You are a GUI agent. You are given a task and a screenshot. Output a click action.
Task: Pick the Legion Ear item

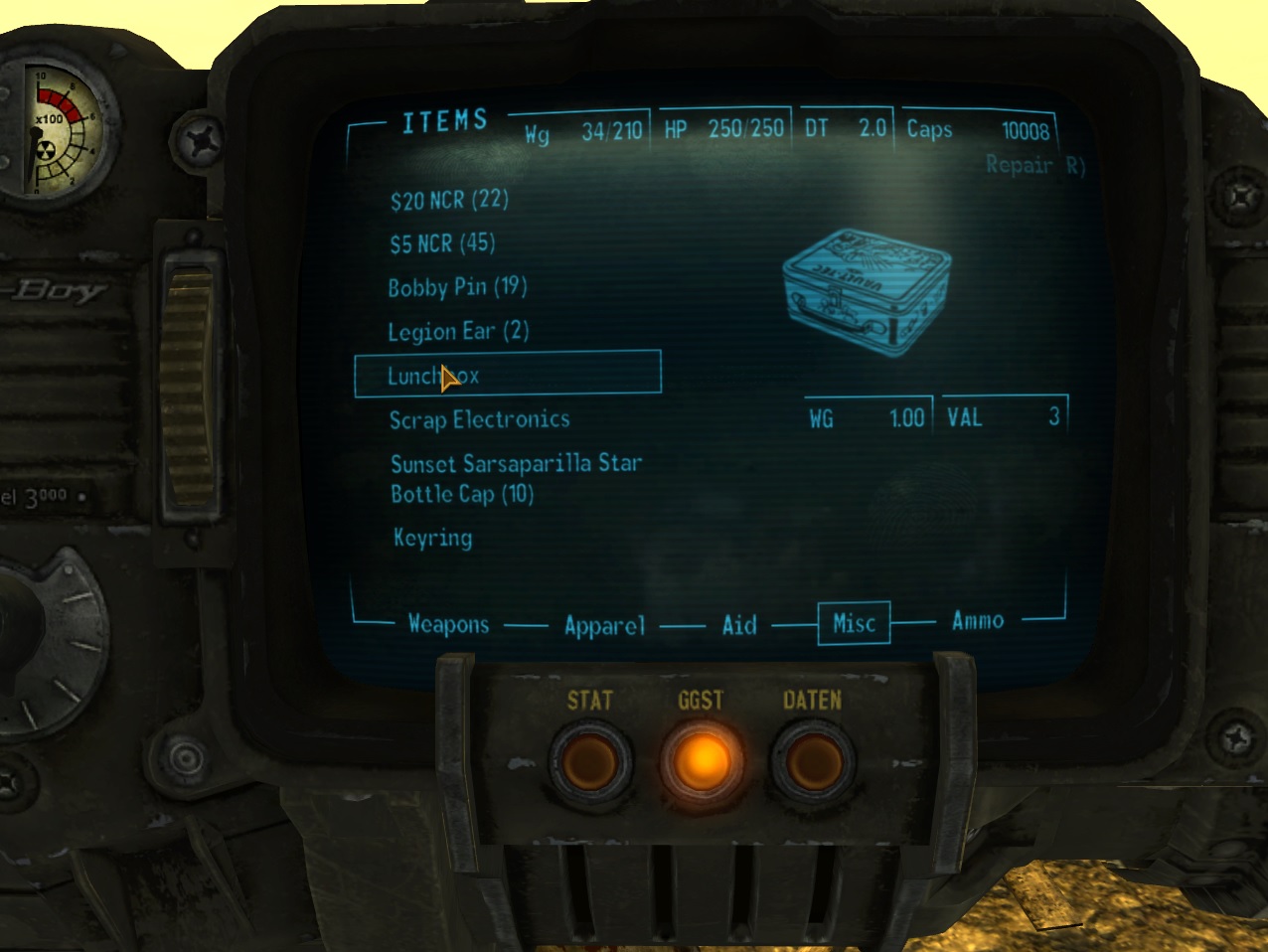(x=458, y=332)
